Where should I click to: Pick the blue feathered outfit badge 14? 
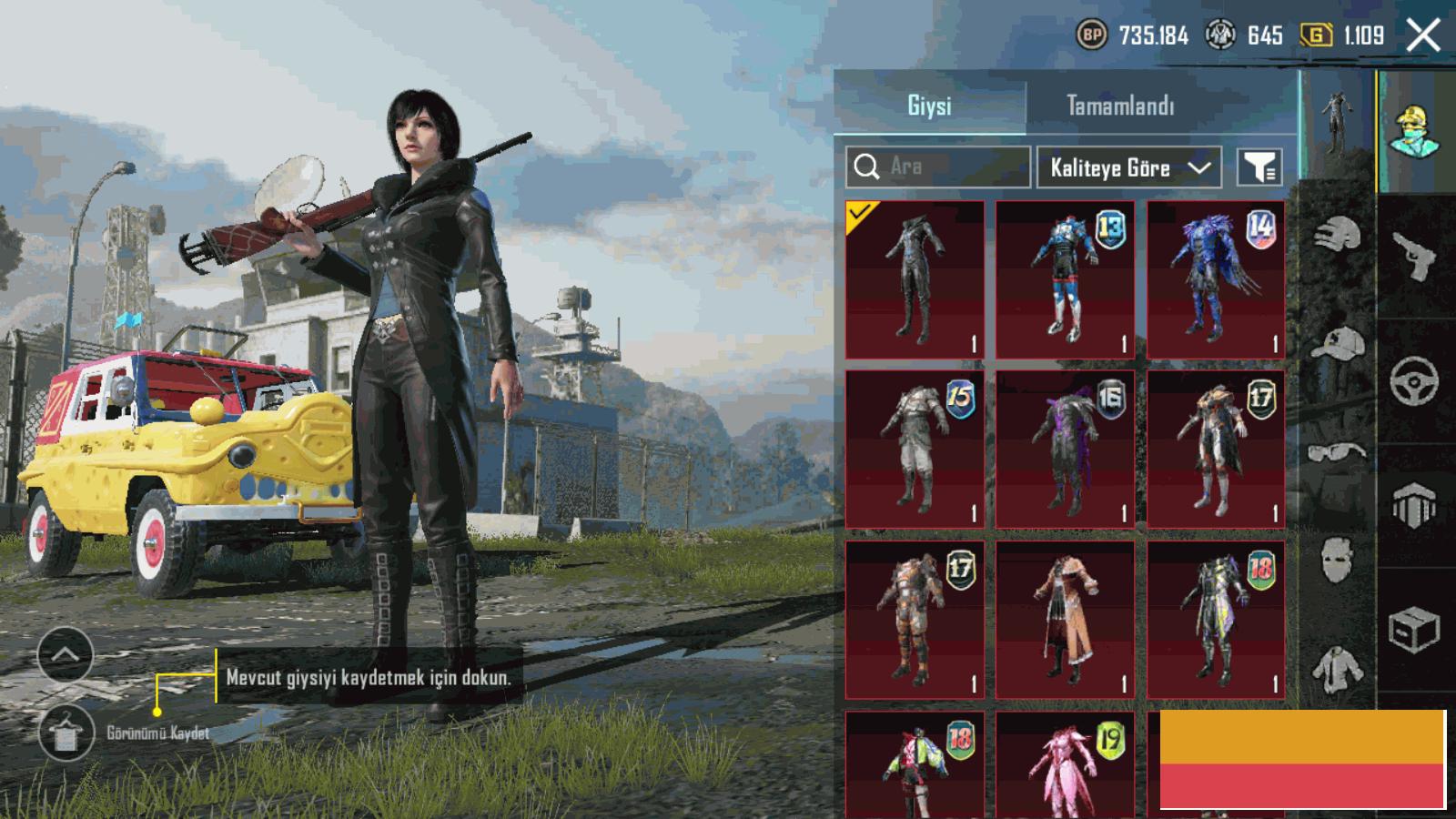1216,280
